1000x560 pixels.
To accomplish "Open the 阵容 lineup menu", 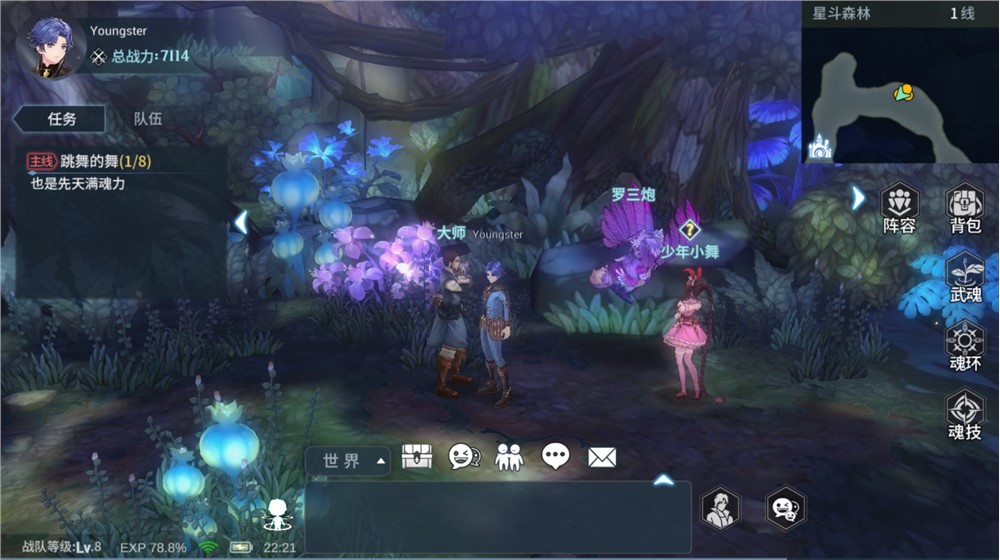I will tap(899, 207).
